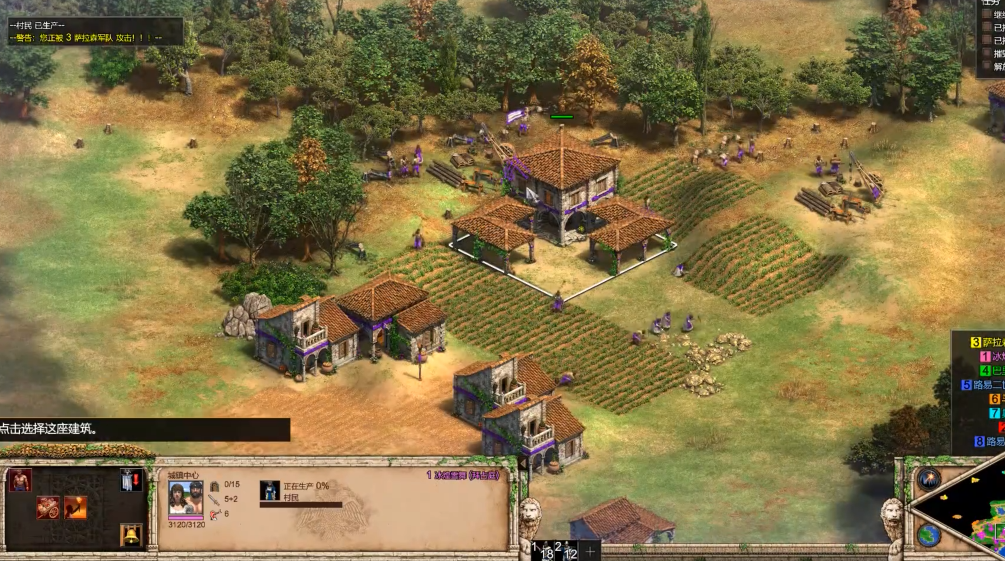Train a villager from the town center
1005x561 pixels.
pos(20,480)
